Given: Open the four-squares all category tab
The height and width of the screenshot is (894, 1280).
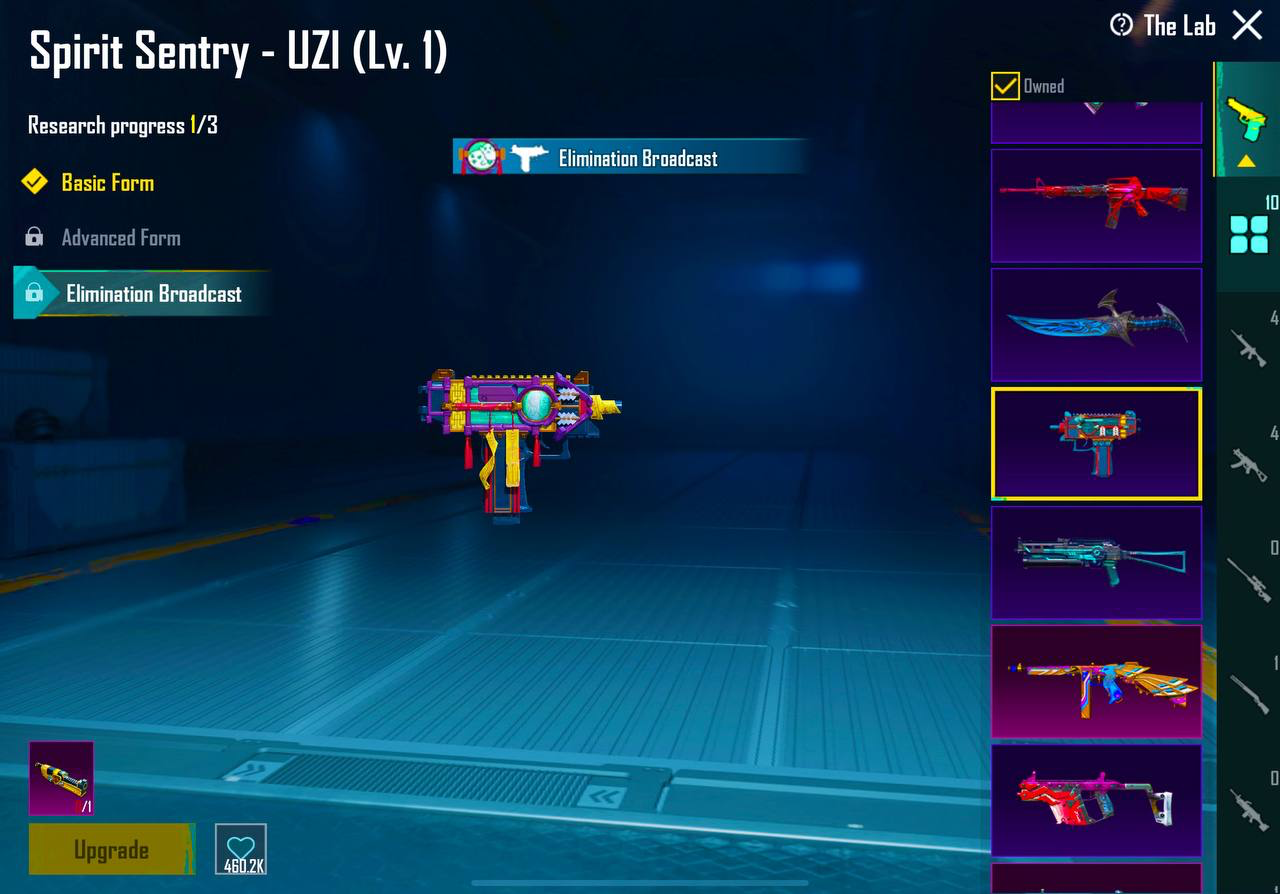Looking at the screenshot, I should click(x=1249, y=235).
